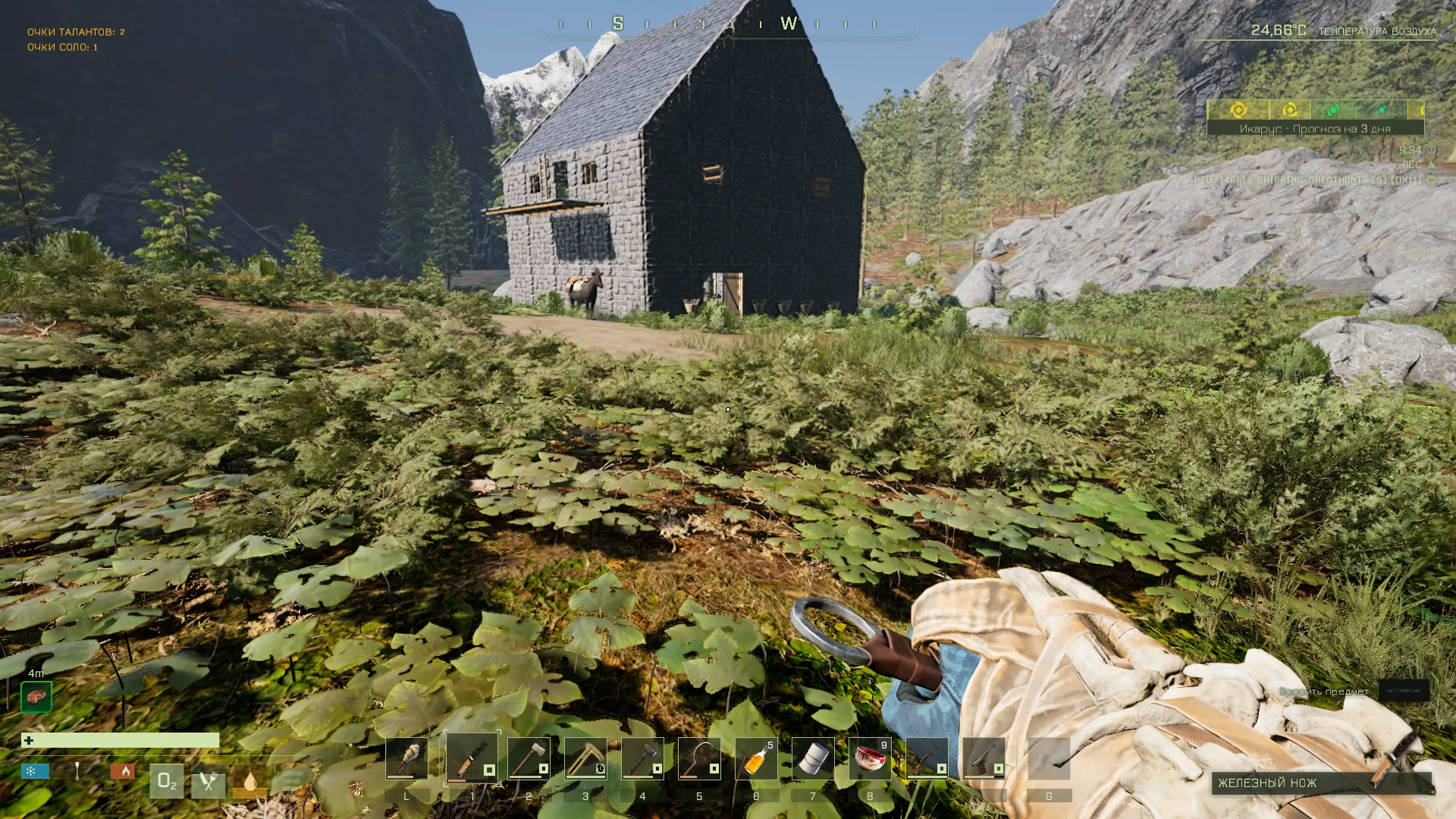Click the fork and knife hunger icon
This screenshot has height=819, width=1456.
(x=209, y=782)
